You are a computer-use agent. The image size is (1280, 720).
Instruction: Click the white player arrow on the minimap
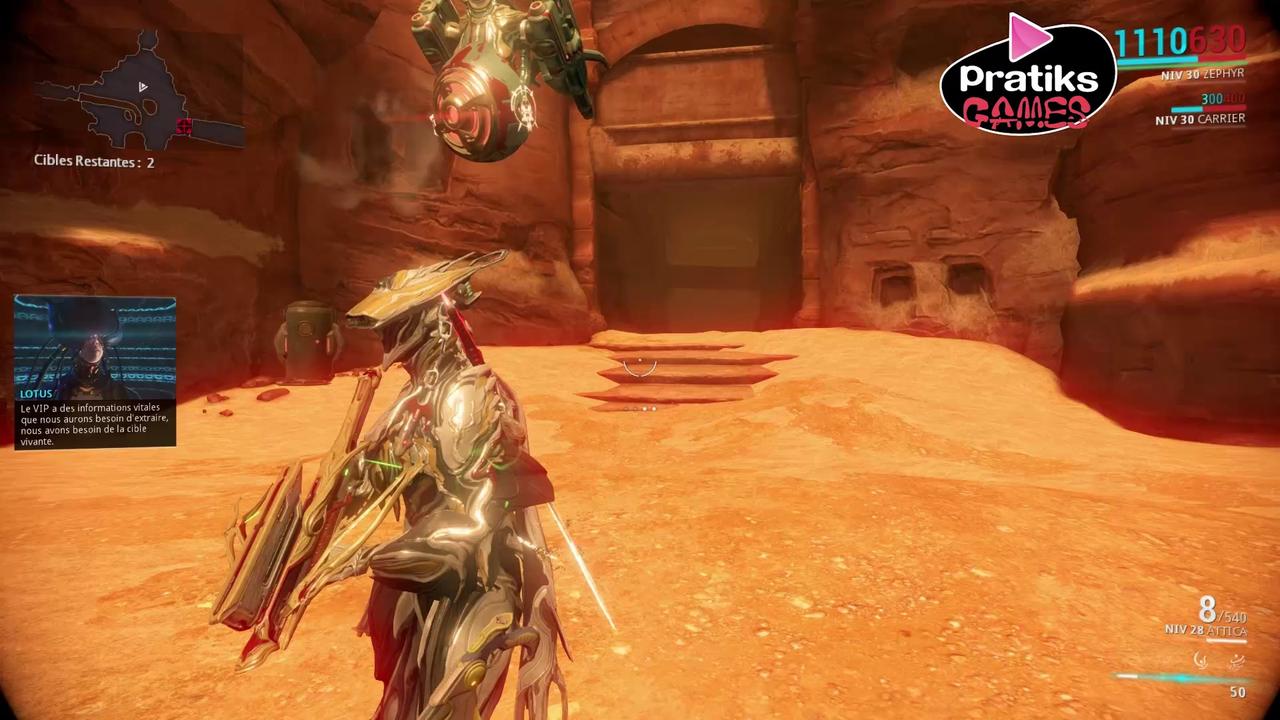pyautogui.click(x=142, y=87)
